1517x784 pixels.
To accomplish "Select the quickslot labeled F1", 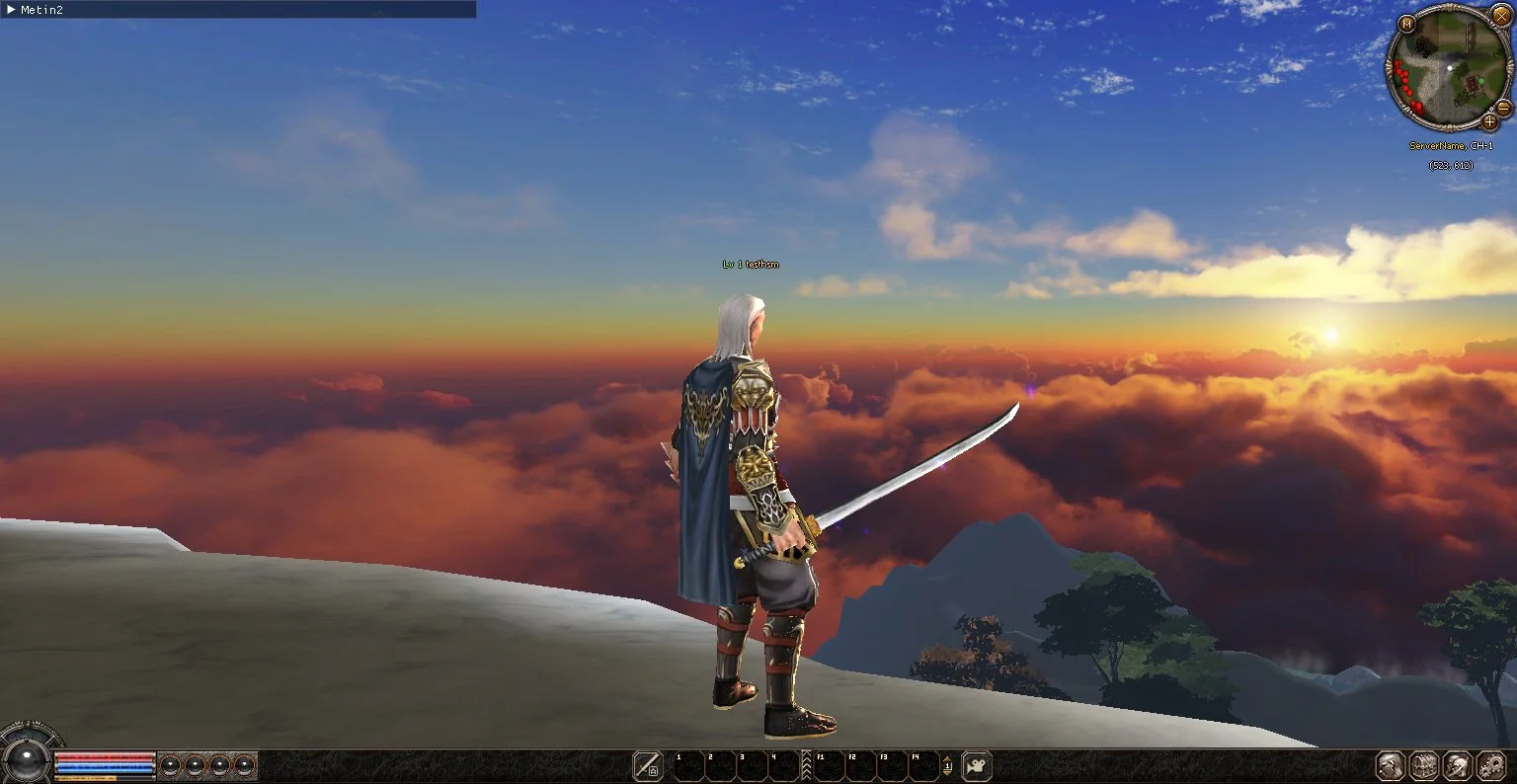I will coord(830,765).
